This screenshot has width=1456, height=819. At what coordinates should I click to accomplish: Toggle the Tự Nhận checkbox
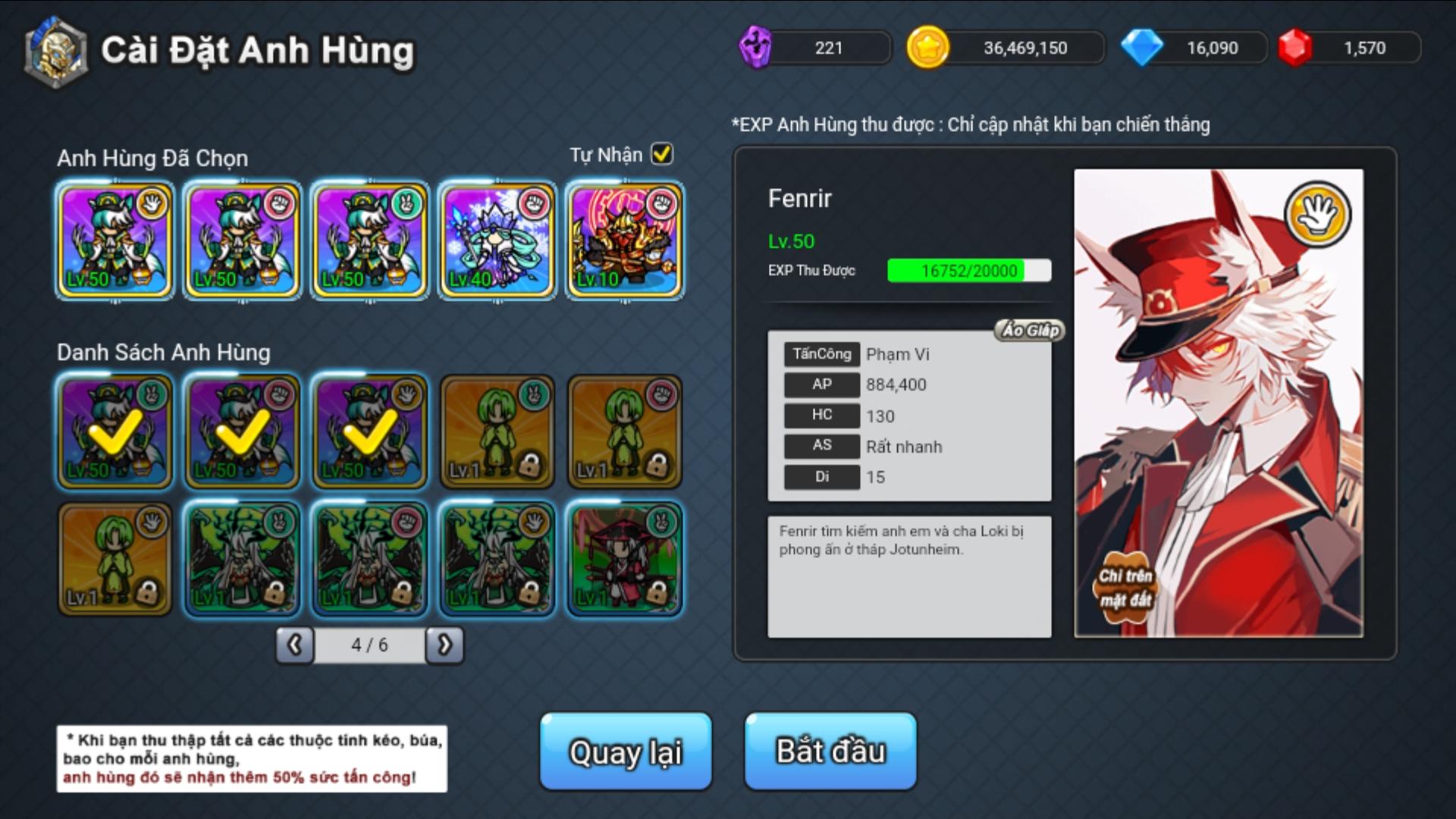(661, 154)
